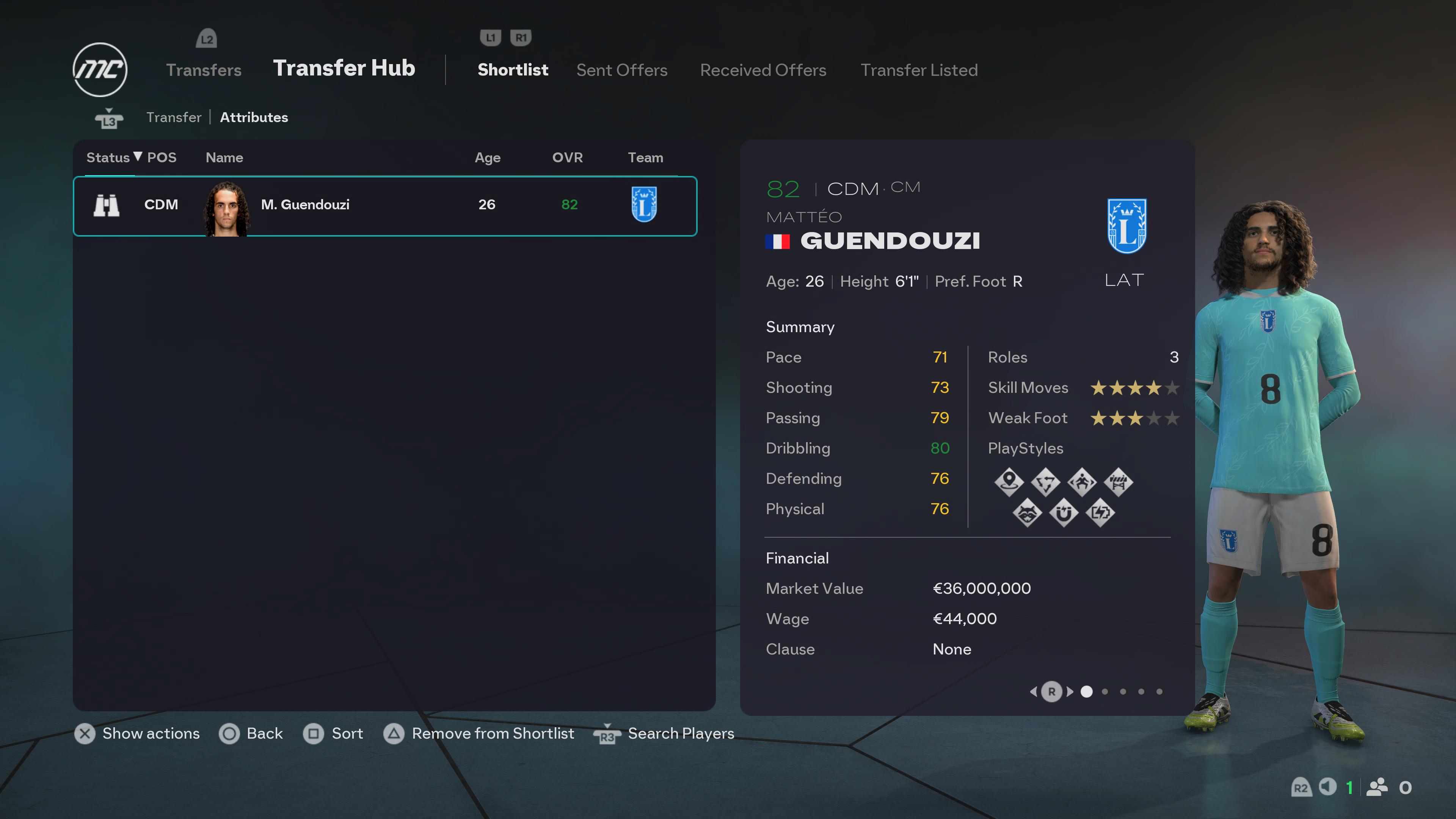The height and width of the screenshot is (819, 1456).
Task: Show the Attributes view
Action: pyautogui.click(x=254, y=117)
